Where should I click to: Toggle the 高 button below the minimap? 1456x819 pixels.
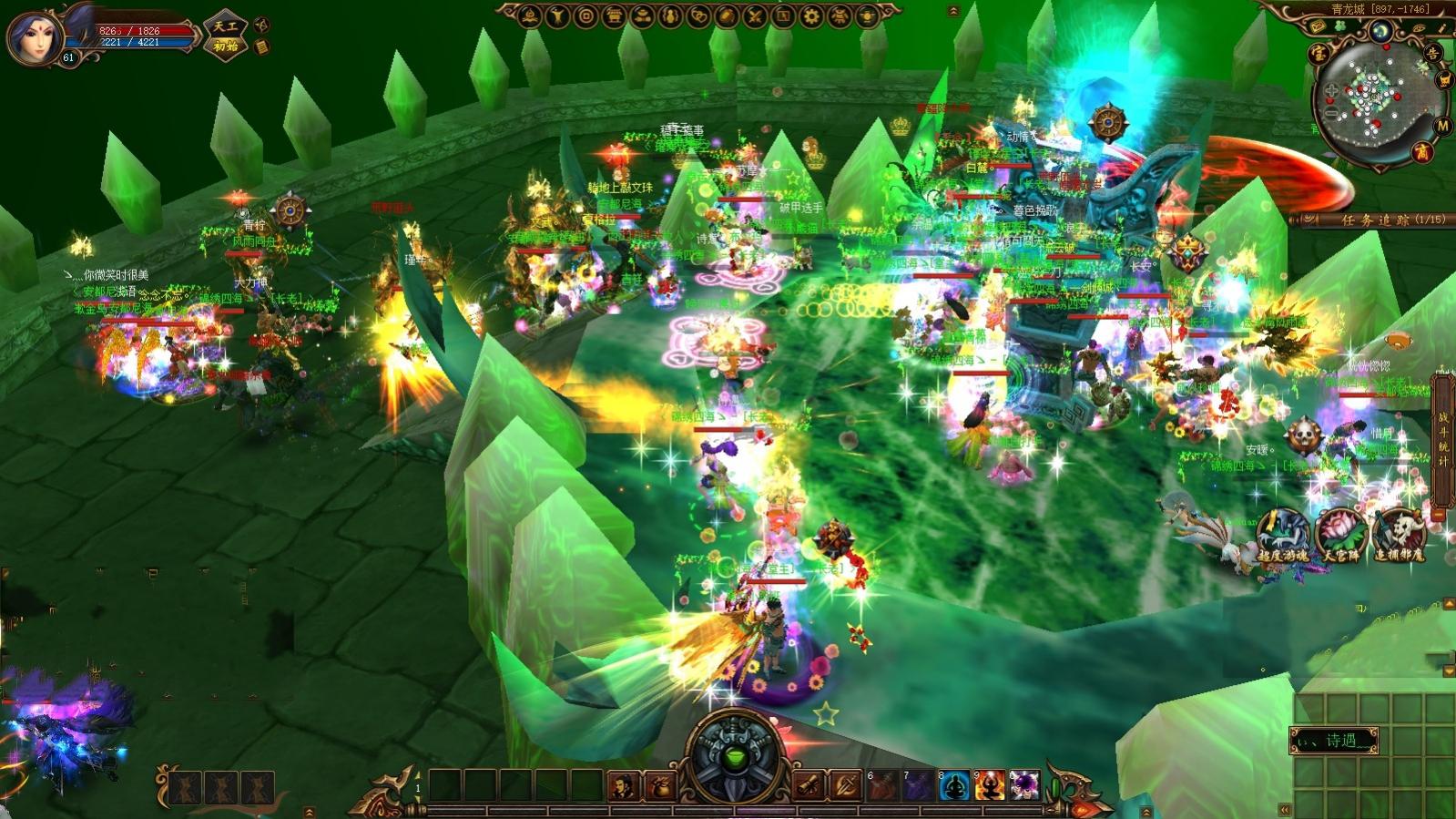click(1421, 152)
